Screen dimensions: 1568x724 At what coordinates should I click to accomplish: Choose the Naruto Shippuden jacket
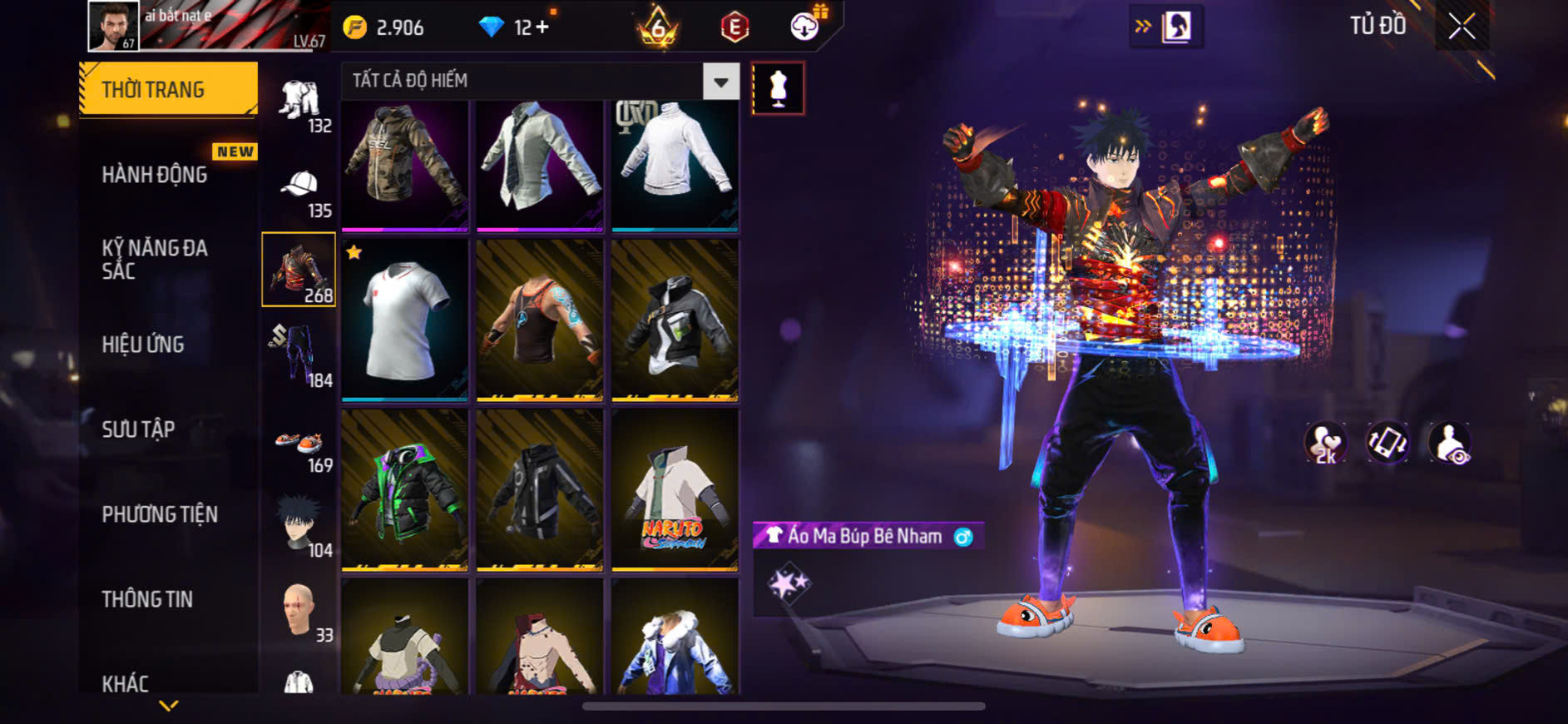(x=675, y=489)
